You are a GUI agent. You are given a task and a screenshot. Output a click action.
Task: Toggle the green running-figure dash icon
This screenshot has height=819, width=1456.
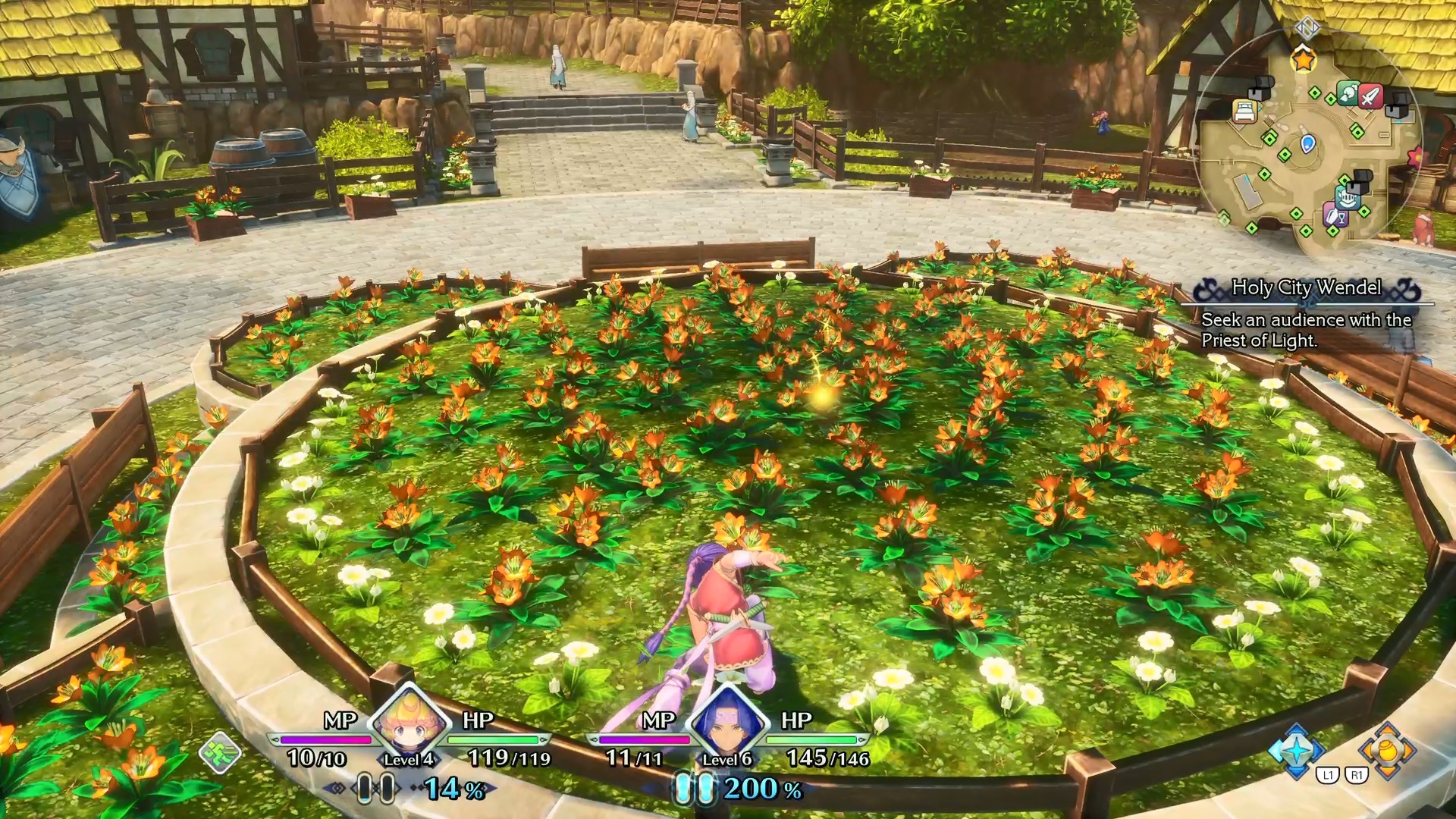(220, 752)
